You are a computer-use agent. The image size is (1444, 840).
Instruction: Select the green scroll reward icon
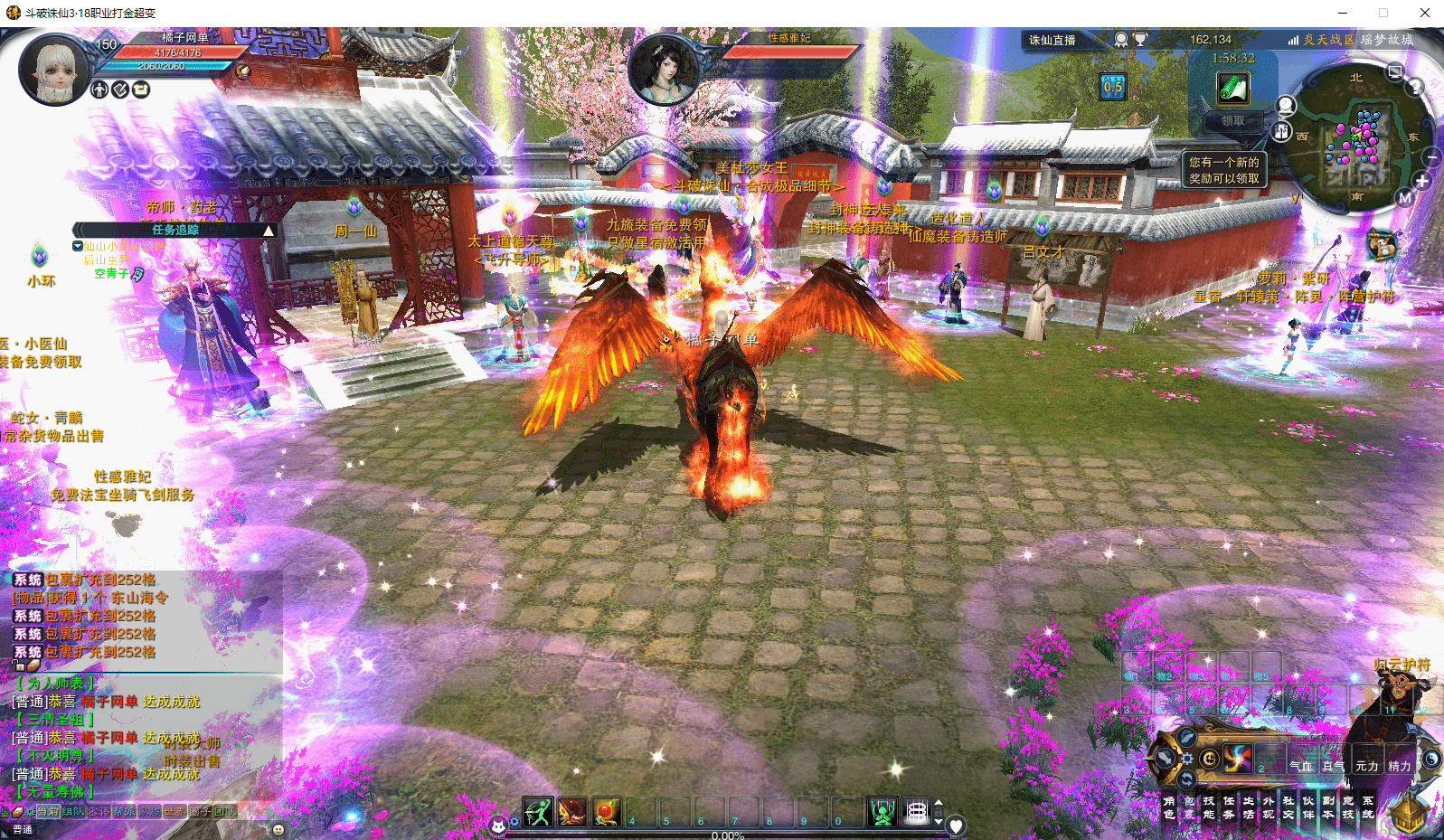pos(1232,88)
